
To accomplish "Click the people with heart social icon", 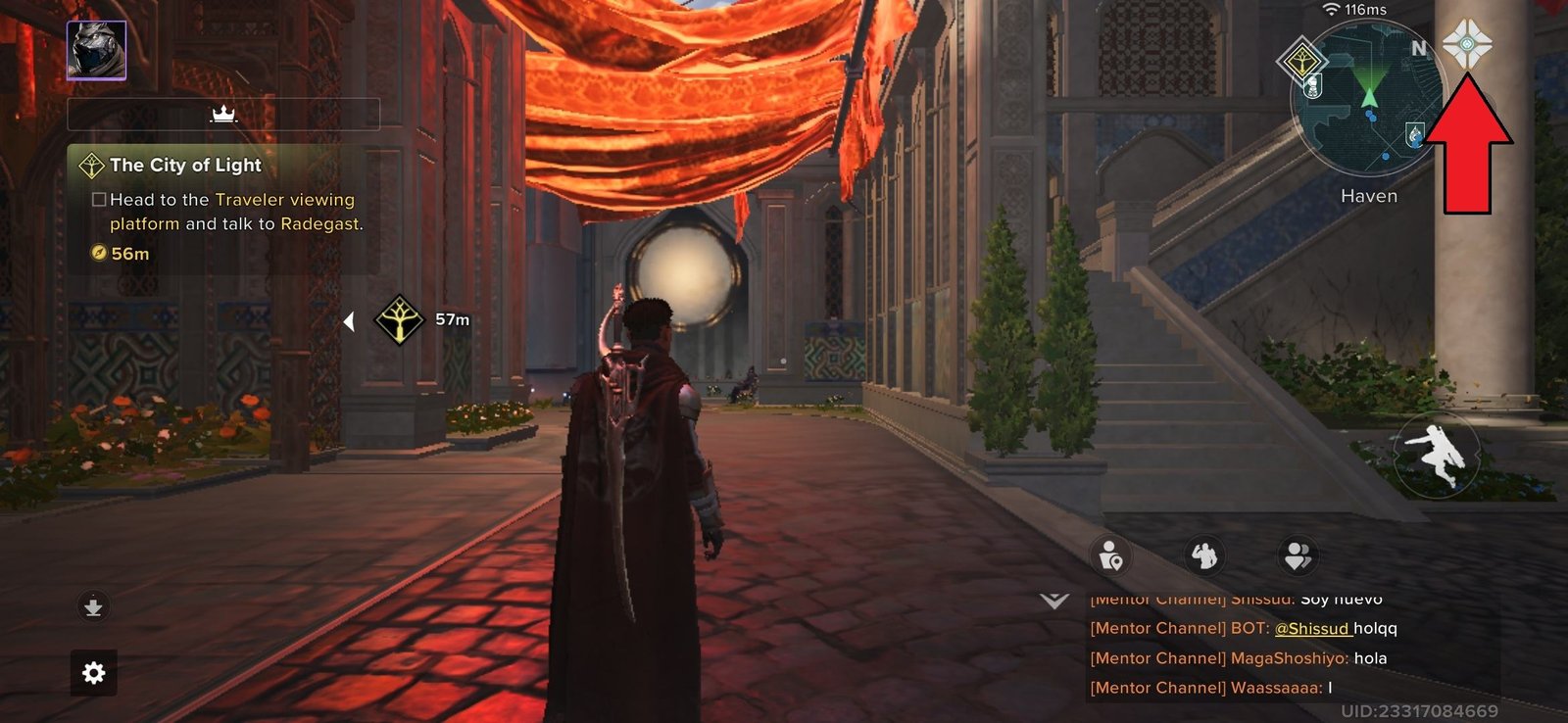I will (1298, 556).
